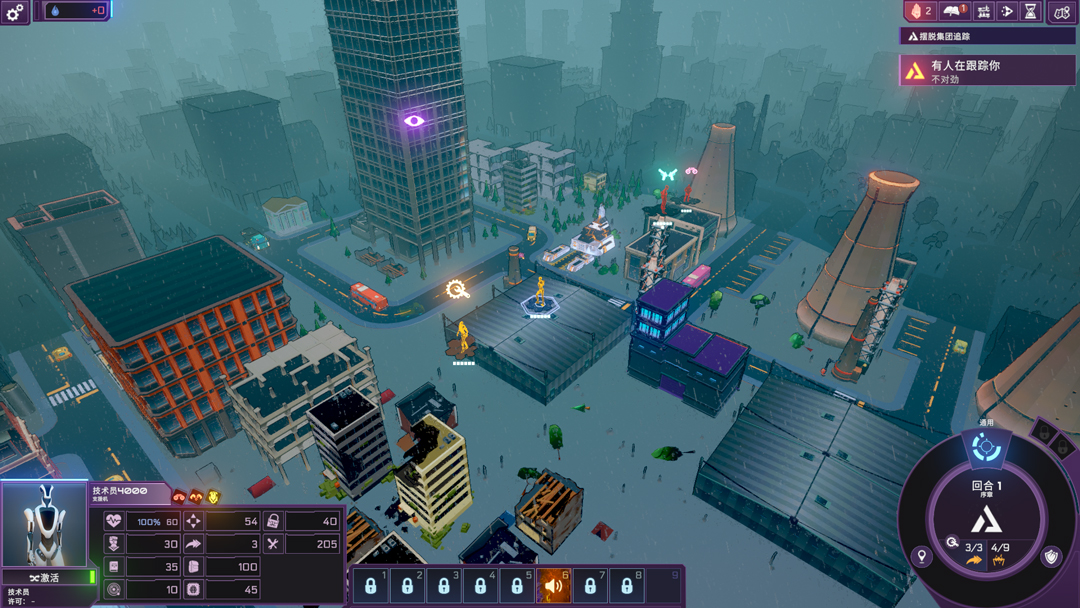Click the red crystal resource button

(x=919, y=11)
